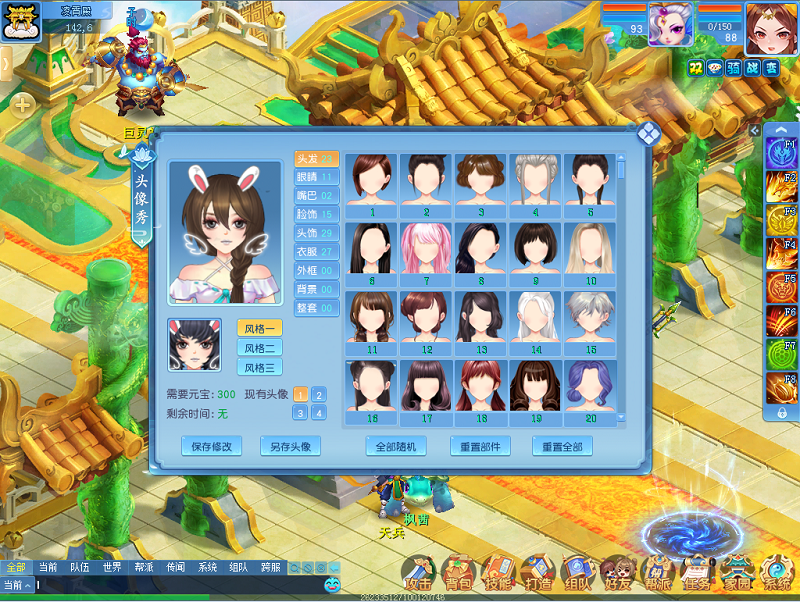Click the 重置部件 reset part button
Viewport: 800px width, 602px height.
[480, 446]
